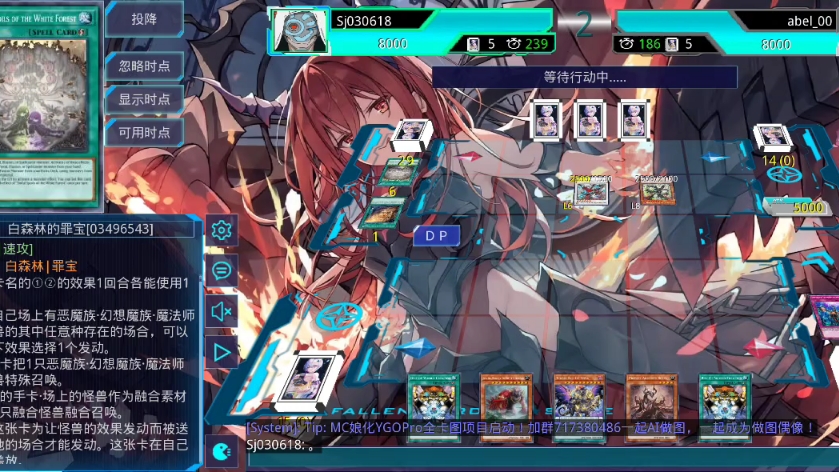Check the opponent's extra deck showing 14 (0)
This screenshot has width=839, height=472.
(774, 140)
